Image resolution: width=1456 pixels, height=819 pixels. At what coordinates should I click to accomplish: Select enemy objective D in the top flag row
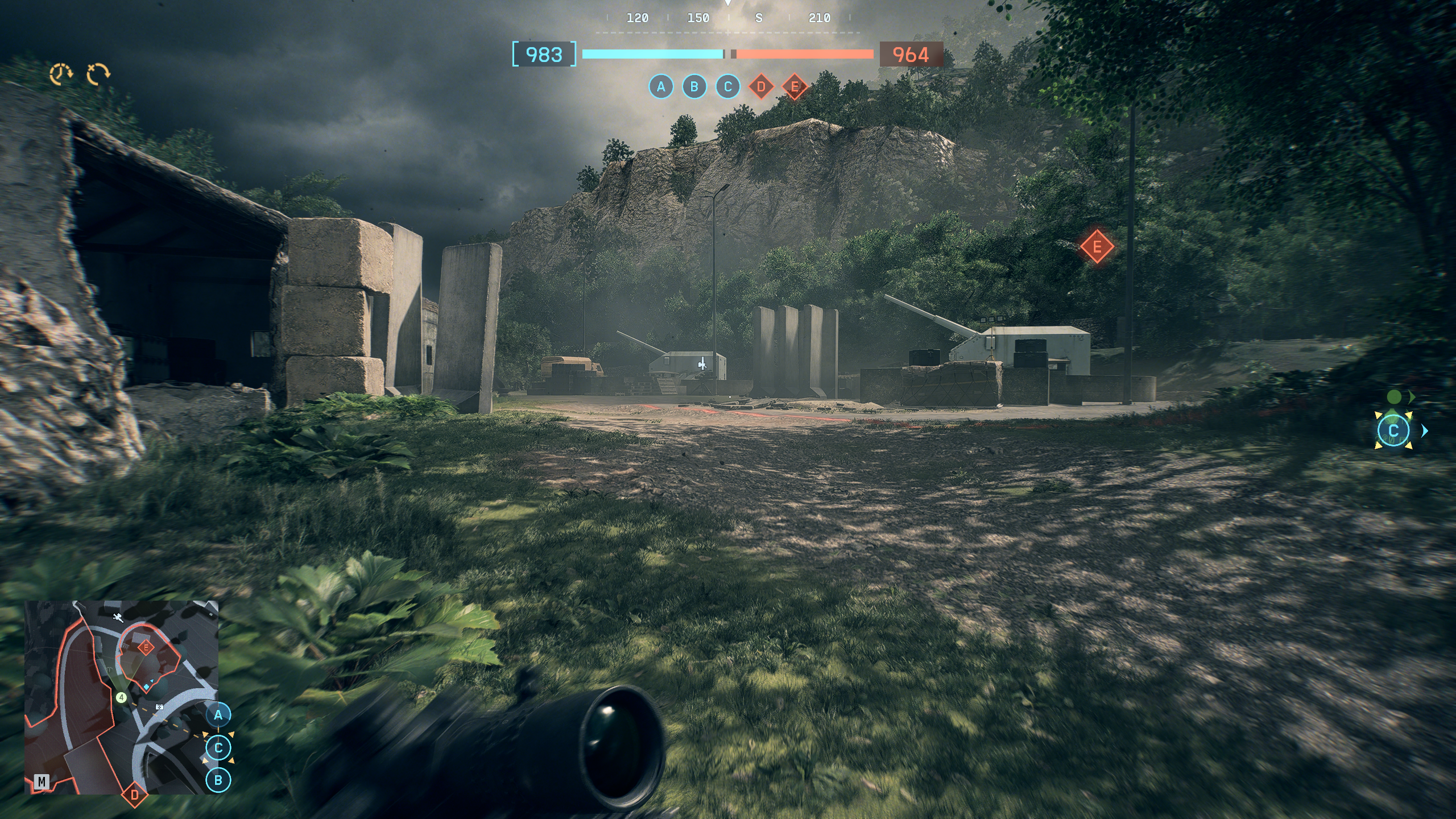pos(761,87)
